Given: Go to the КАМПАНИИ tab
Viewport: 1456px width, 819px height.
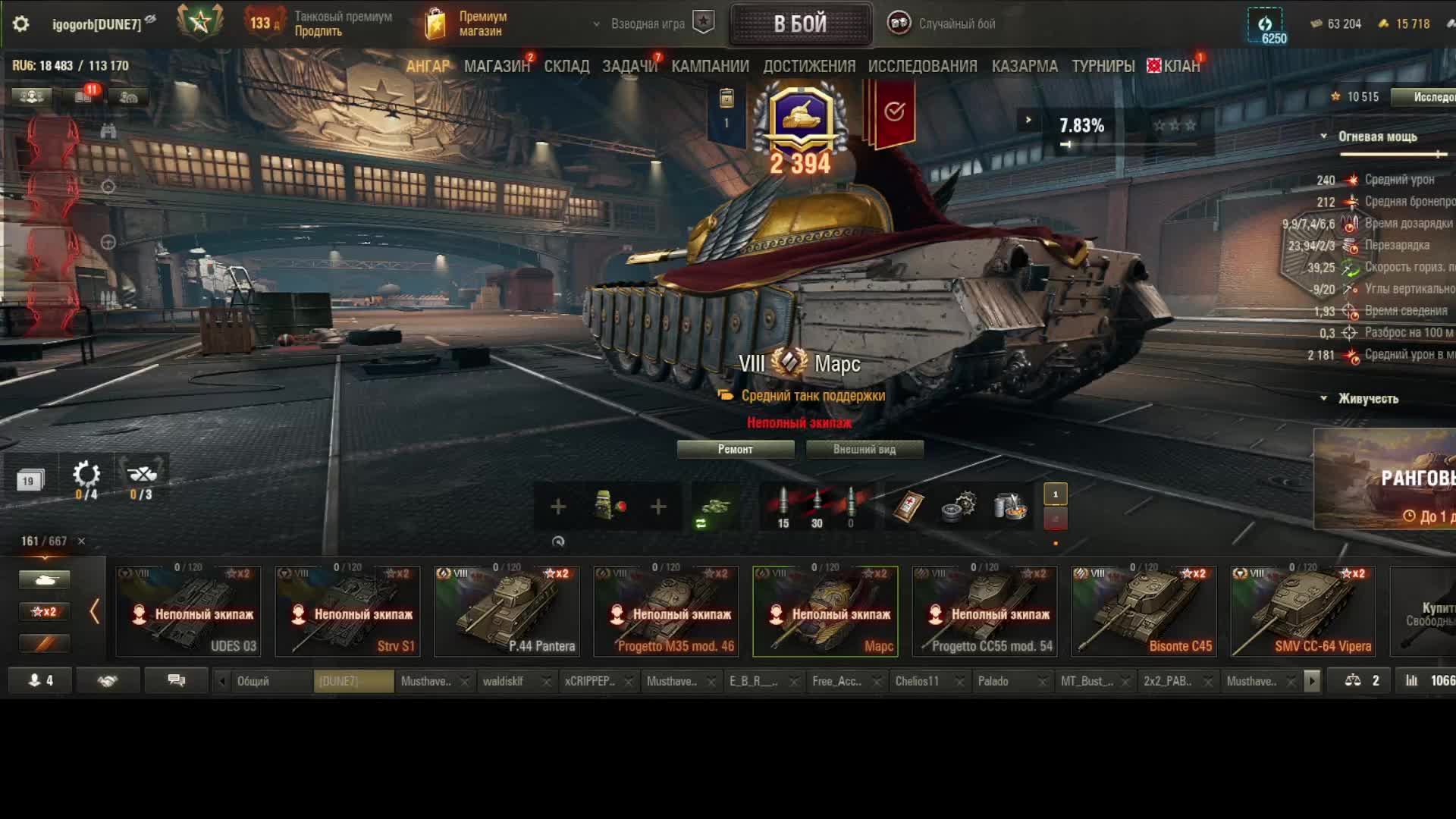Looking at the screenshot, I should tap(710, 67).
